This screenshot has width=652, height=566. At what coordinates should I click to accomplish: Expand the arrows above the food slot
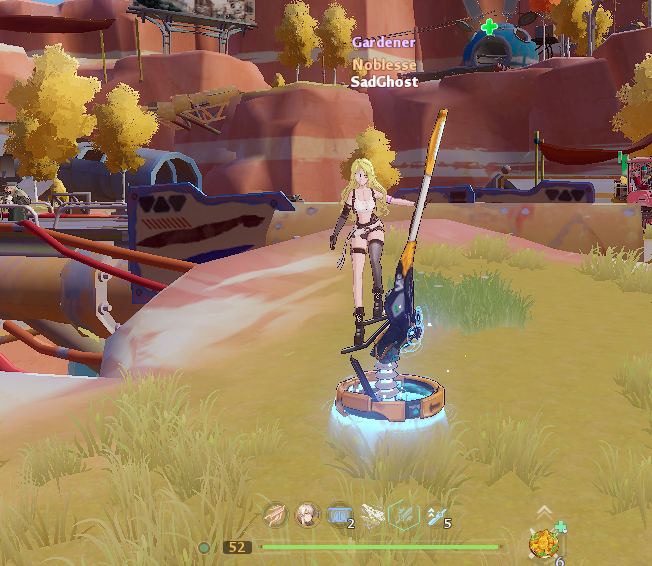pyautogui.click(x=543, y=511)
